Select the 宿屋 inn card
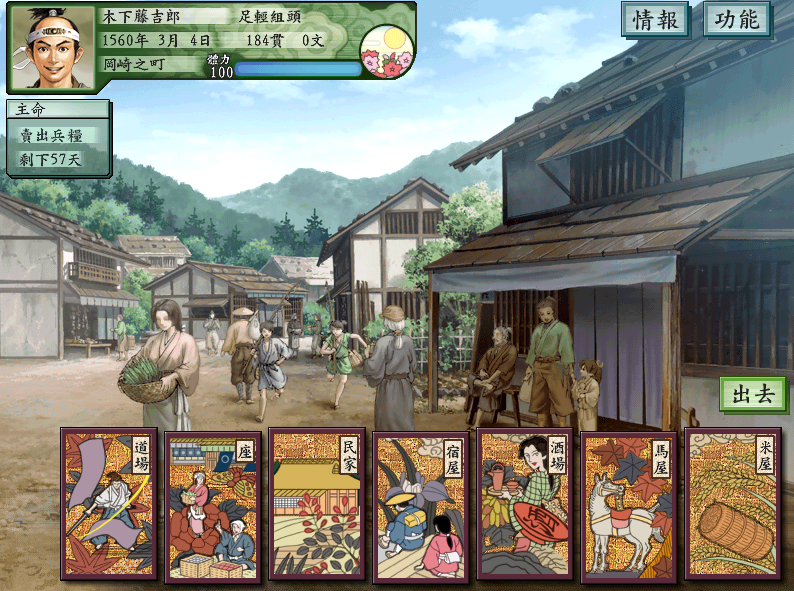The image size is (794, 591). point(421,504)
